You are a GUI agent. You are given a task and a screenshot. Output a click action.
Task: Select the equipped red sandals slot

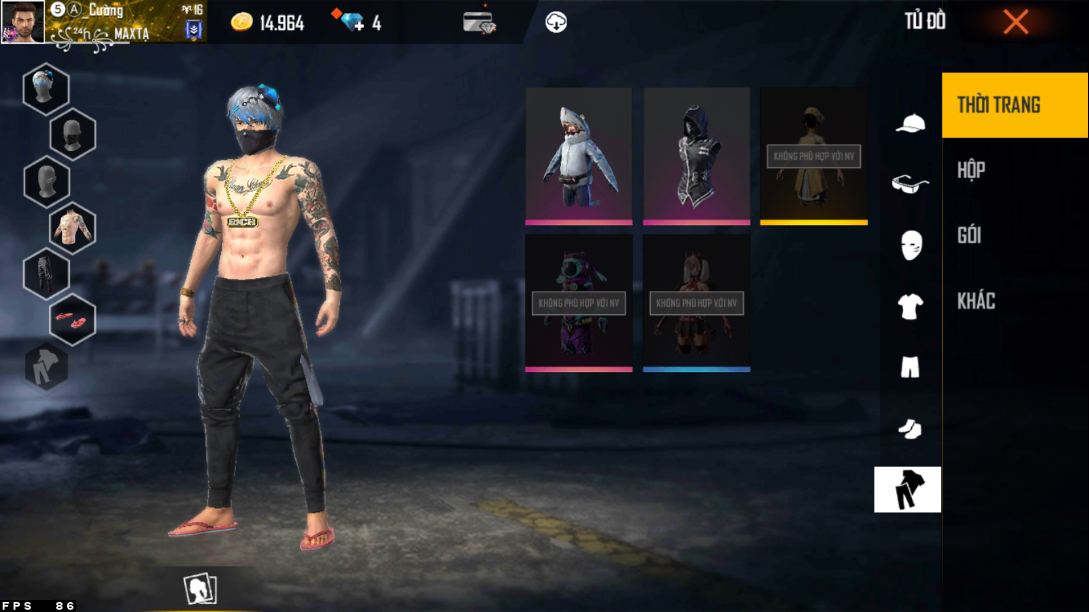(72, 319)
